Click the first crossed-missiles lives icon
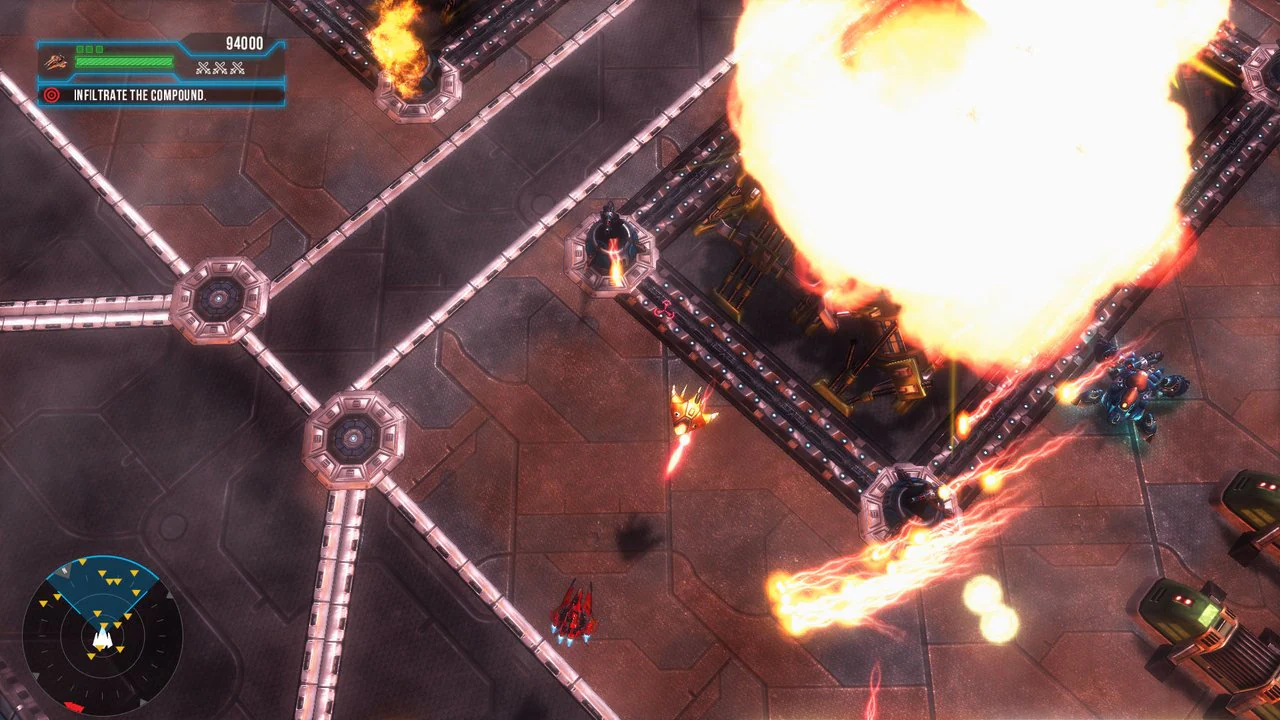1280x720 pixels. 203,68
